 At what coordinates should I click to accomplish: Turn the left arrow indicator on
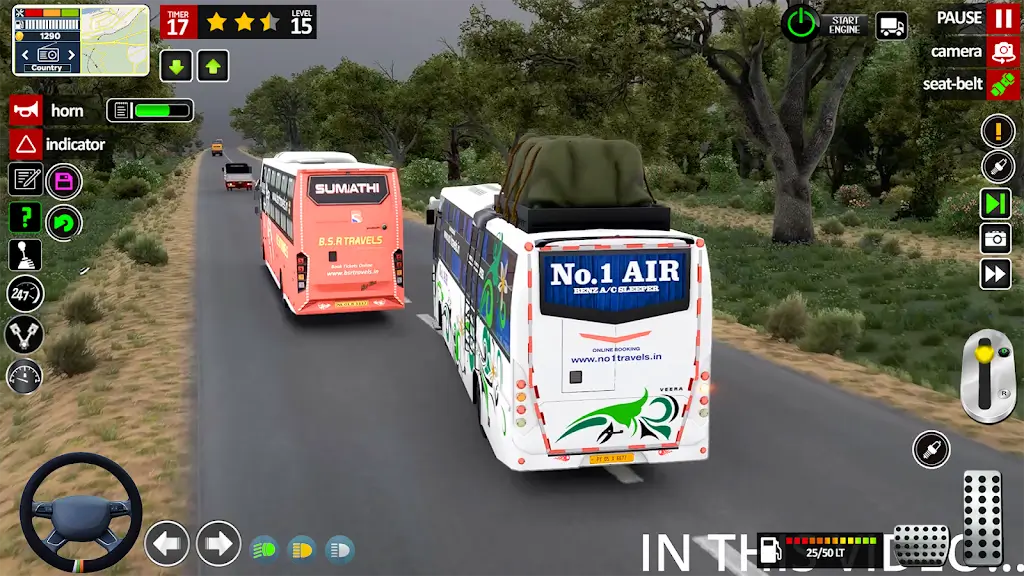click(x=167, y=544)
